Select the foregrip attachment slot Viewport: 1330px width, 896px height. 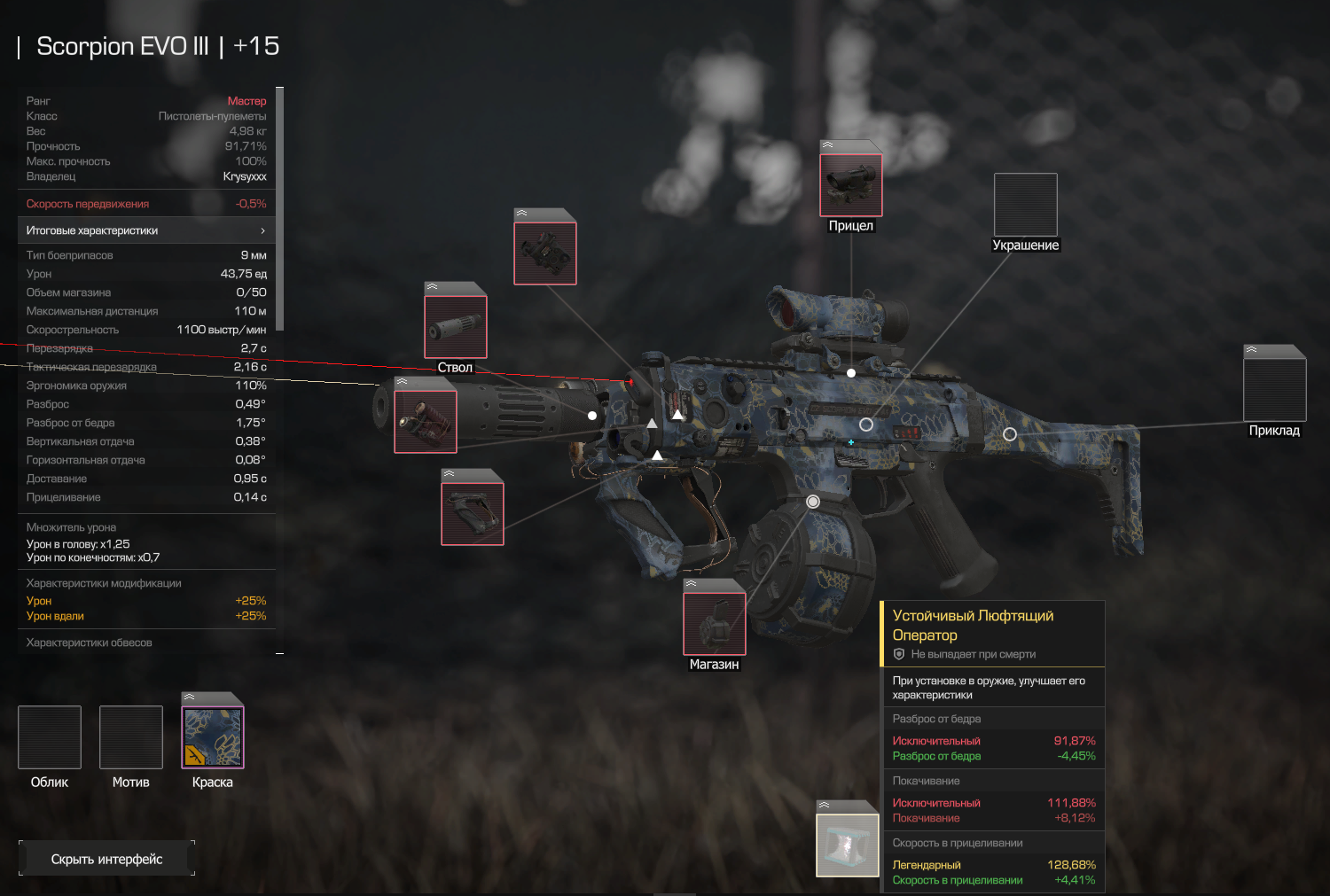pyautogui.click(x=473, y=513)
